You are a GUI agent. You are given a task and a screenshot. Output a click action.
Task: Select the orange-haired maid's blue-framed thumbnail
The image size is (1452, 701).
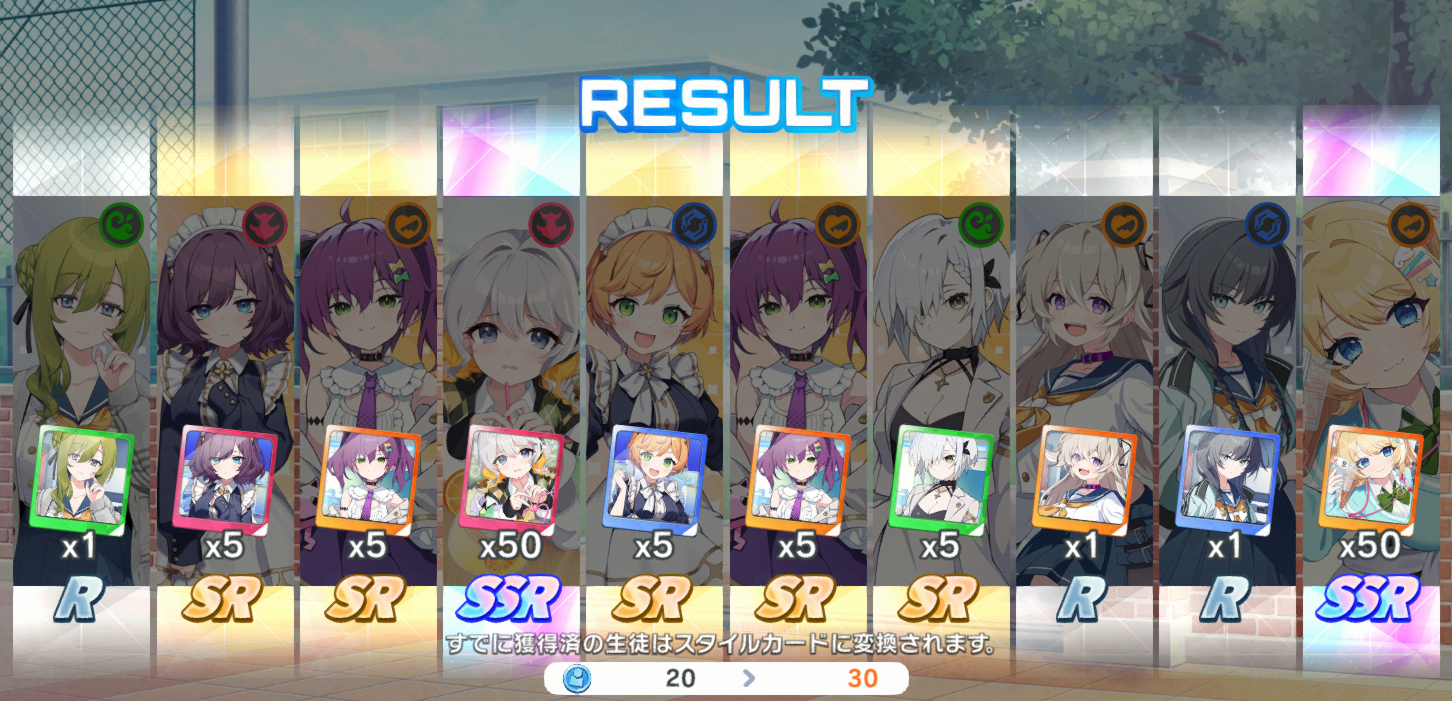click(655, 477)
